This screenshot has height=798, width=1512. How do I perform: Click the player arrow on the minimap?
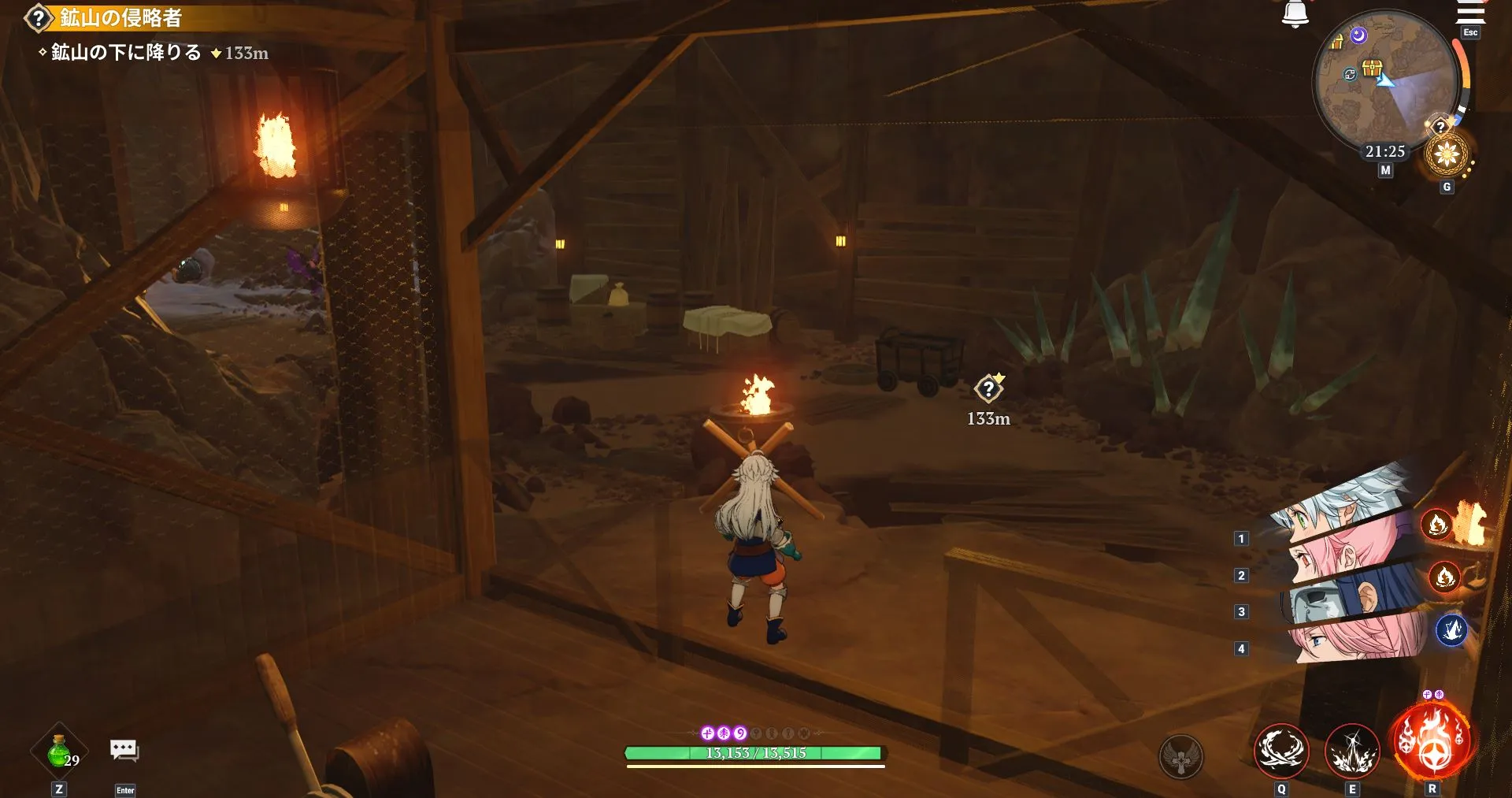pos(1384,80)
